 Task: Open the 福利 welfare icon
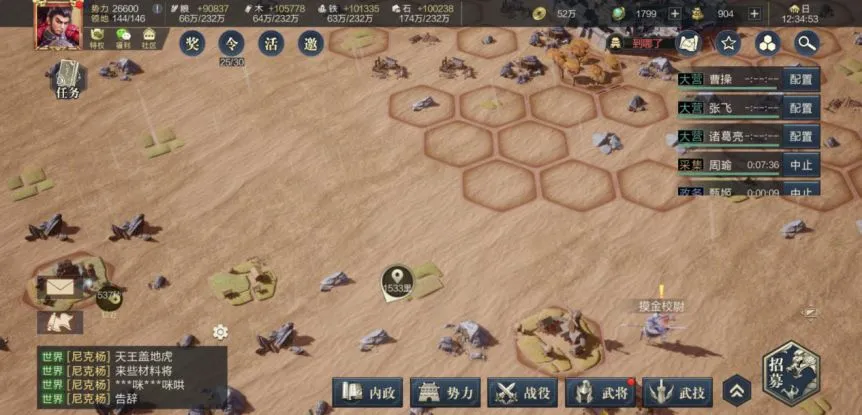pyautogui.click(x=123, y=38)
